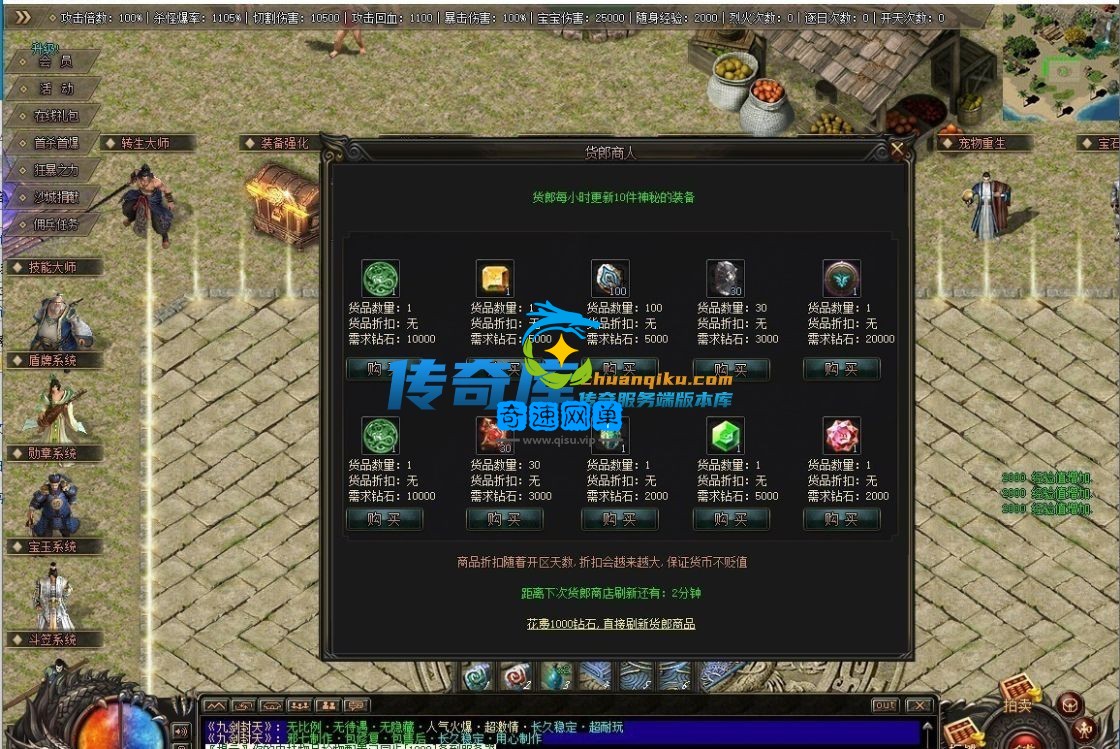
Task: Refresh shop goods for 1000 diamonds
Action: tap(610, 624)
